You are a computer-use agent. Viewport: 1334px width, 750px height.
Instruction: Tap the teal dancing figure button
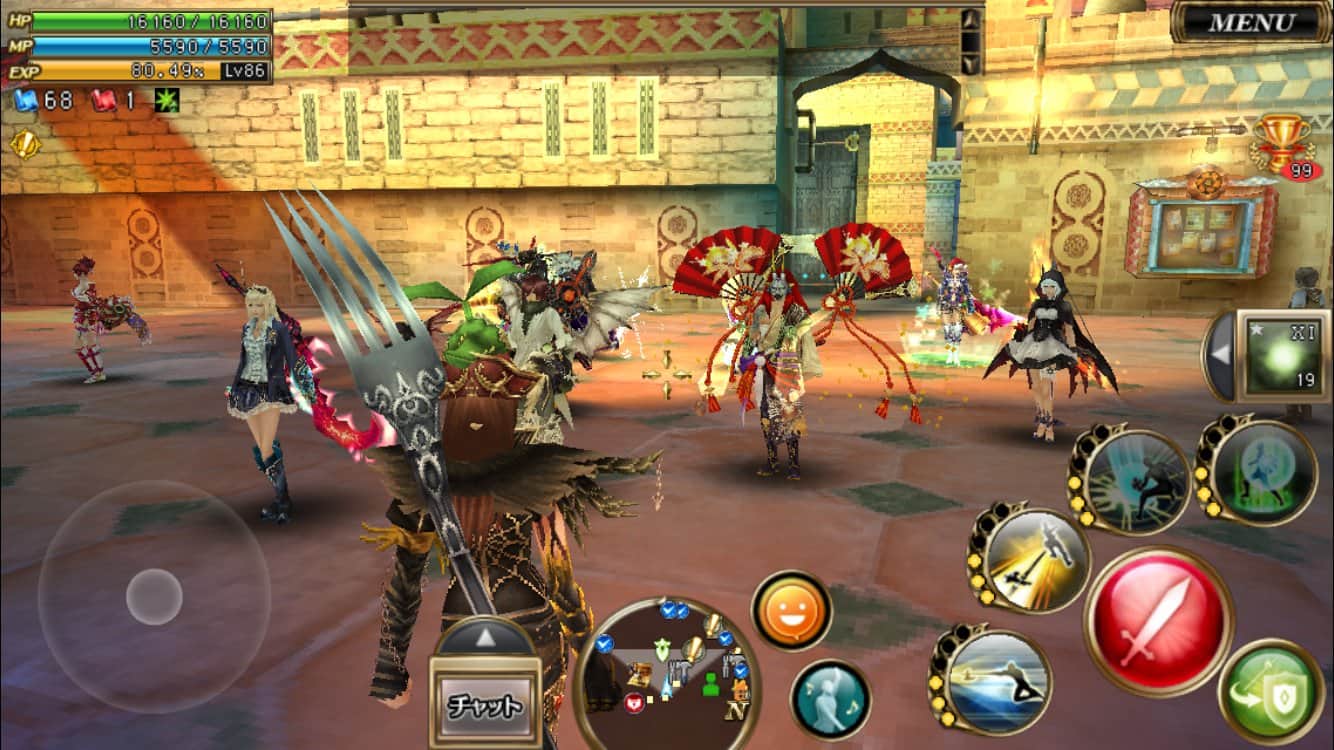[830, 700]
